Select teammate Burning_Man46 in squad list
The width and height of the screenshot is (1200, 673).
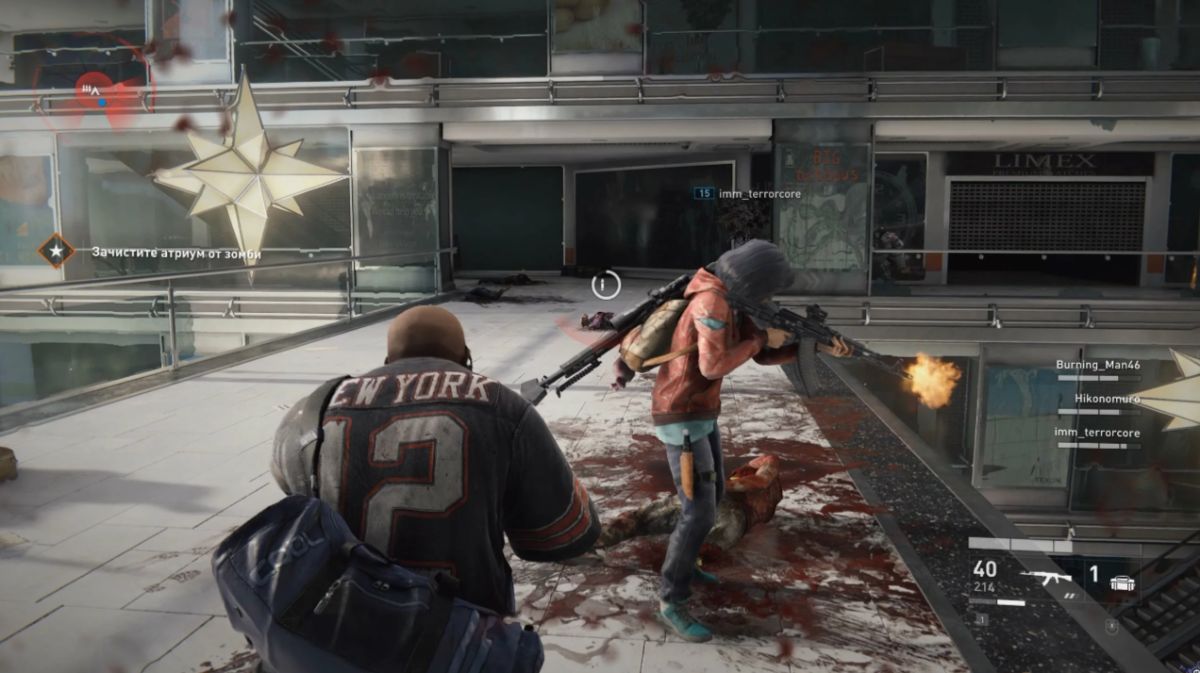click(x=1097, y=365)
